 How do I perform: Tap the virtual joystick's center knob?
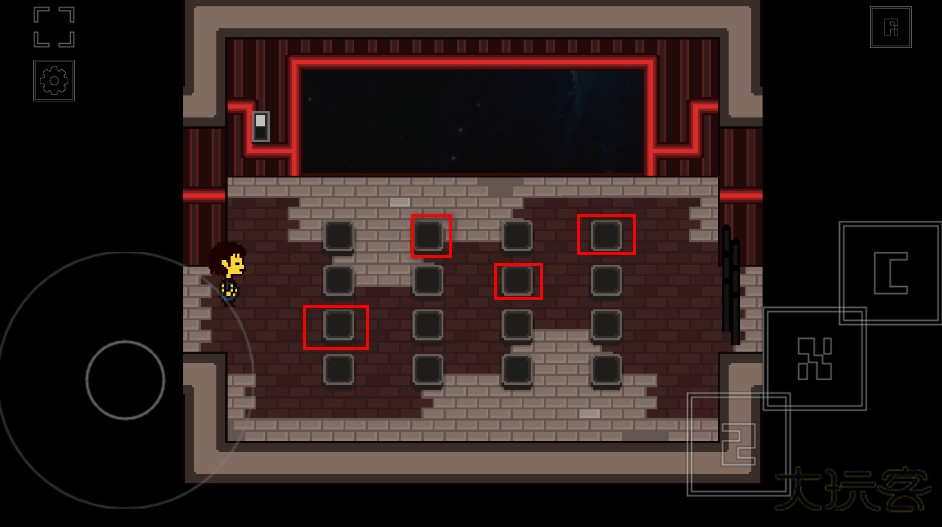click(x=125, y=380)
